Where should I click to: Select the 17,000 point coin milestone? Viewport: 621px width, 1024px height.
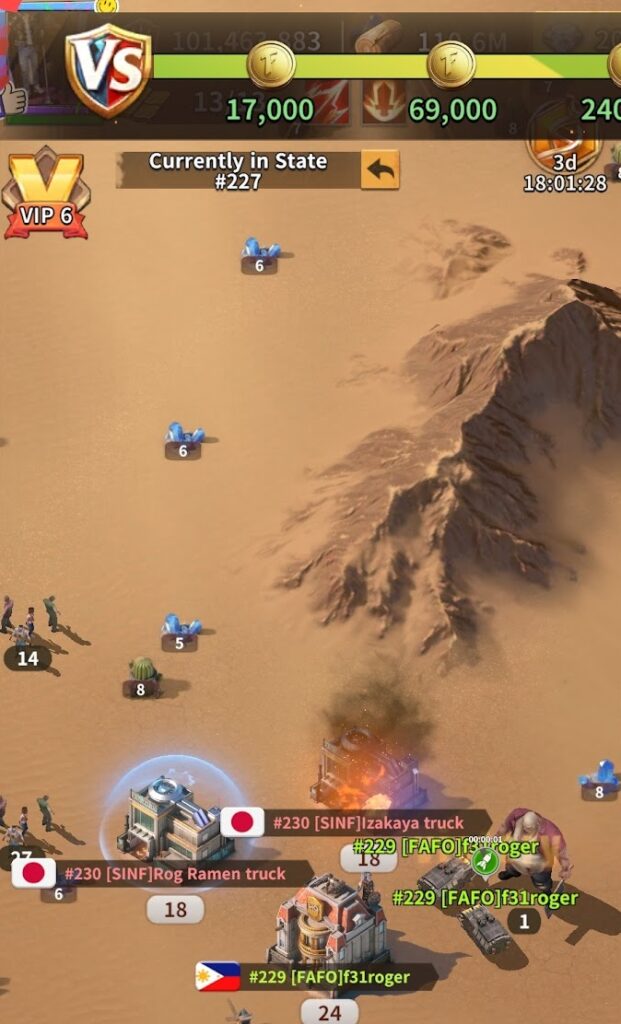tap(270, 67)
